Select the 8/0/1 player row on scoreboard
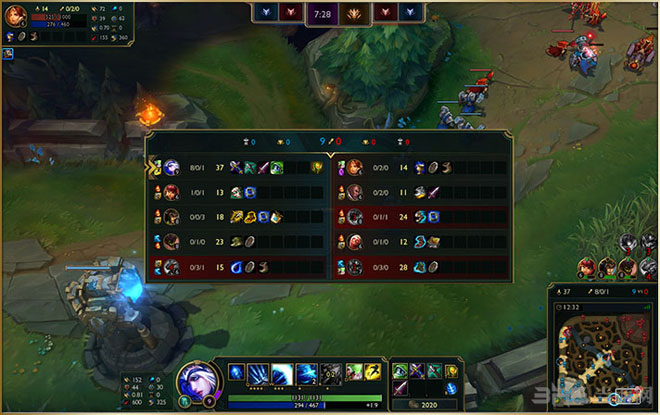Image resolution: width=660 pixels, height=415 pixels. [240, 168]
